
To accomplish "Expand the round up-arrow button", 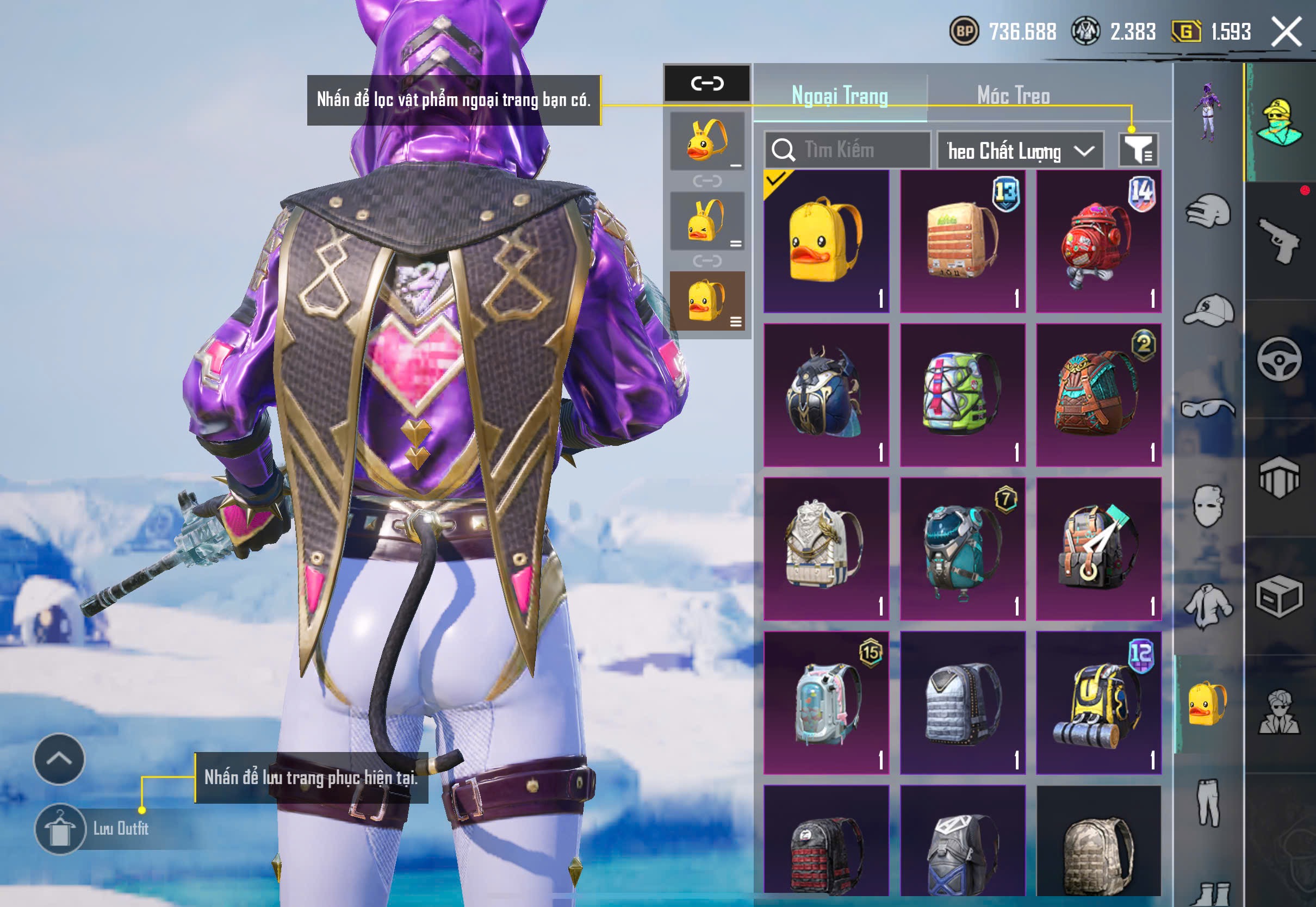I will point(59,759).
